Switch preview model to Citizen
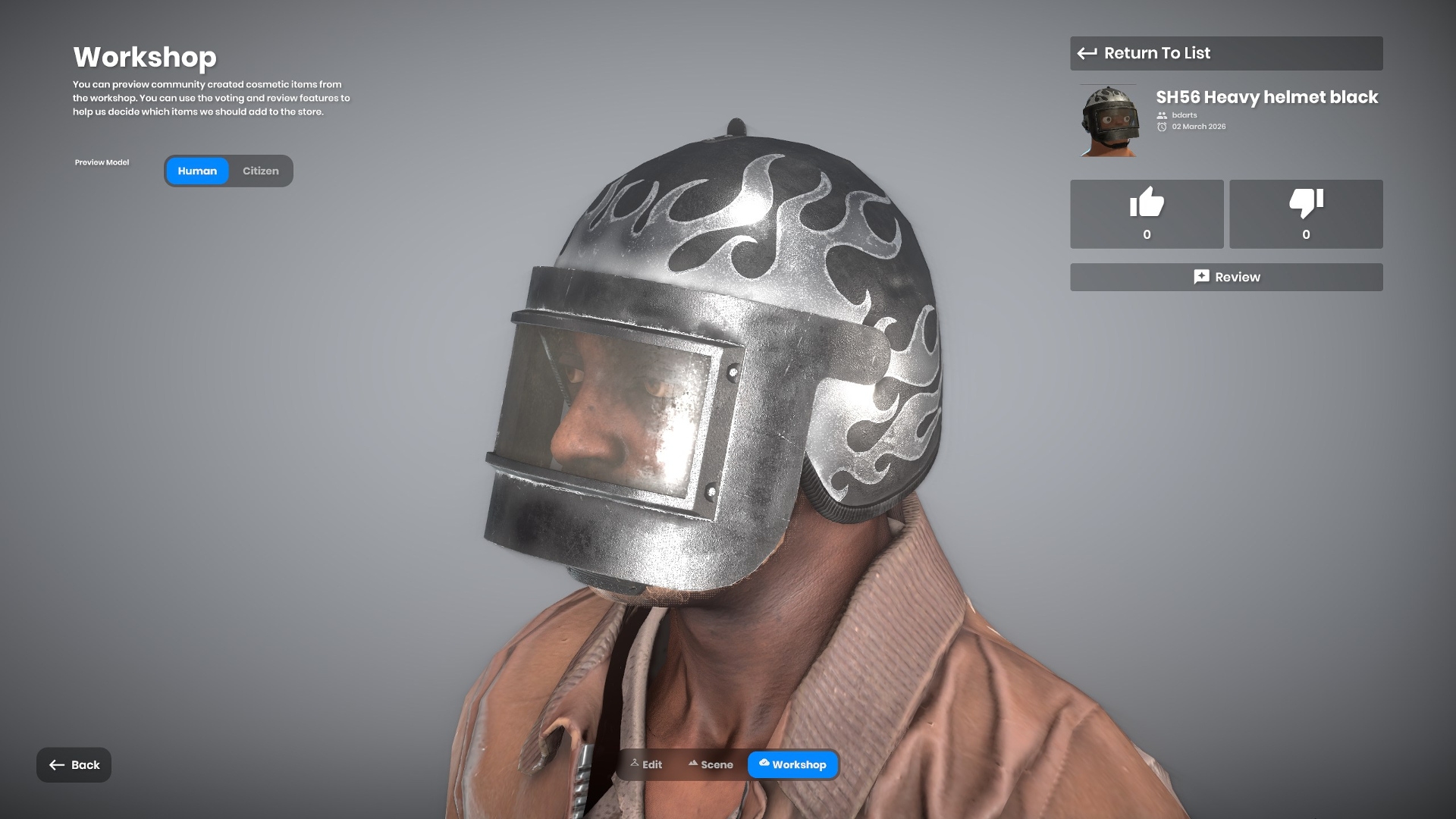Image resolution: width=1456 pixels, height=819 pixels. [260, 171]
